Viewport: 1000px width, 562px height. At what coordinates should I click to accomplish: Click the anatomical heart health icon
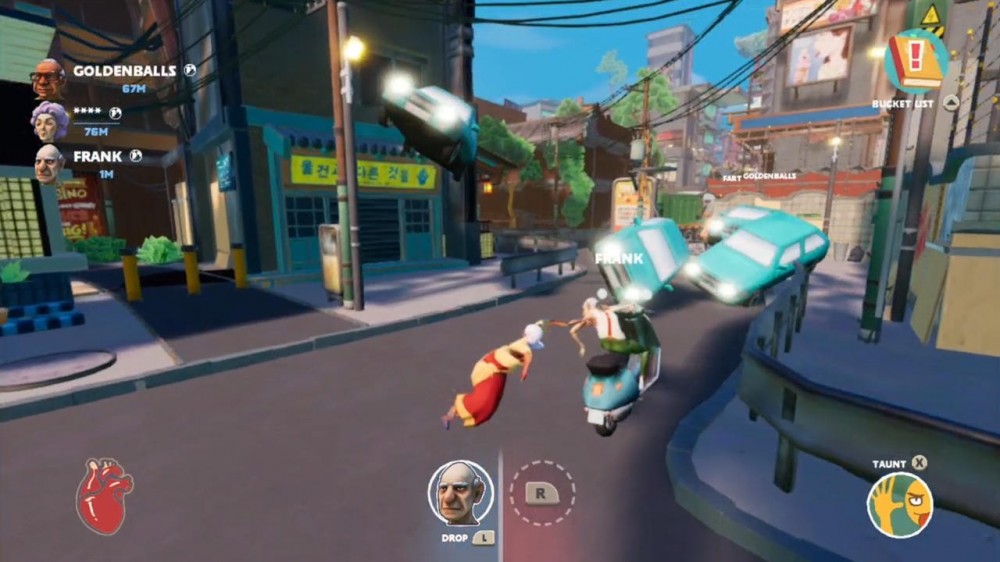(x=103, y=495)
